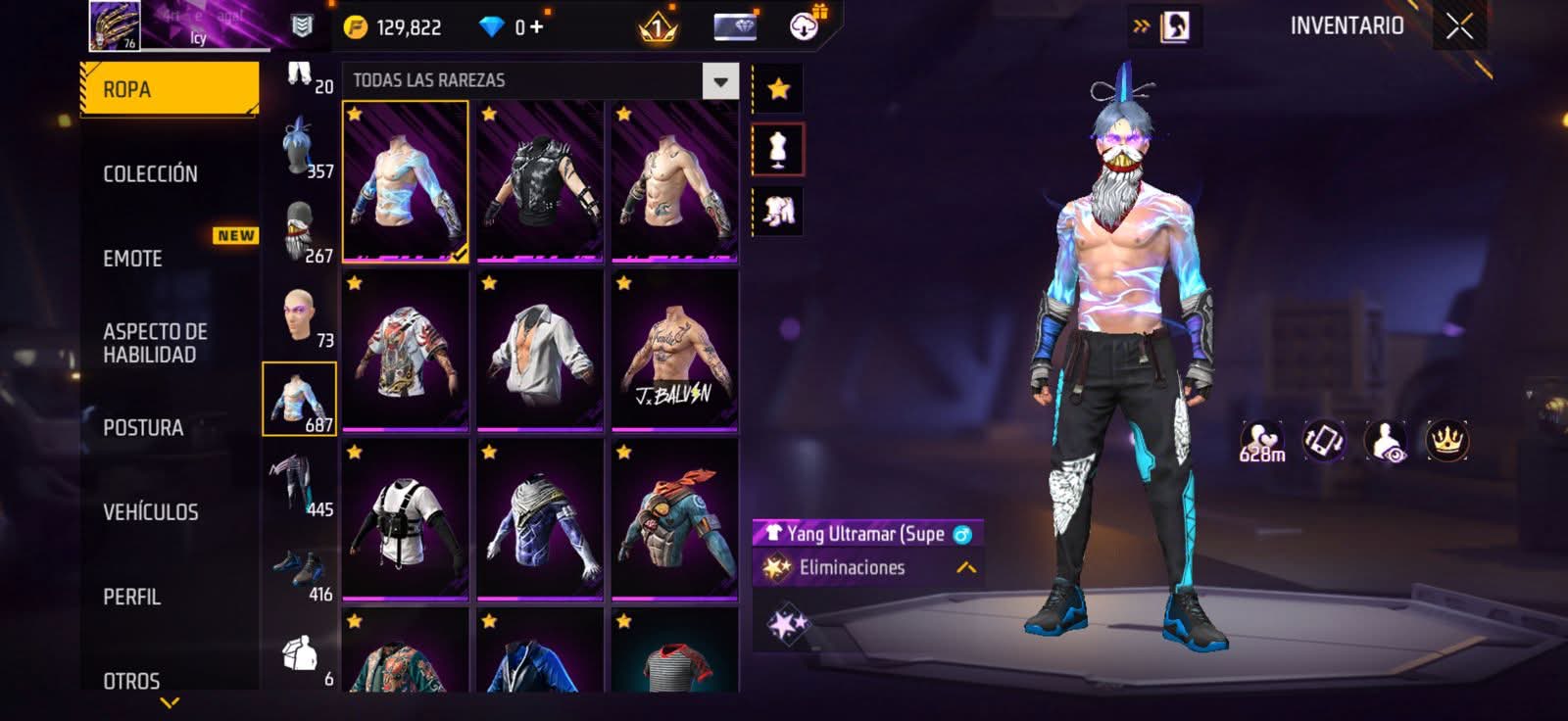Screen dimensions: 1568x721
Task: Click the gold crown icon
Action: pos(1446,441)
